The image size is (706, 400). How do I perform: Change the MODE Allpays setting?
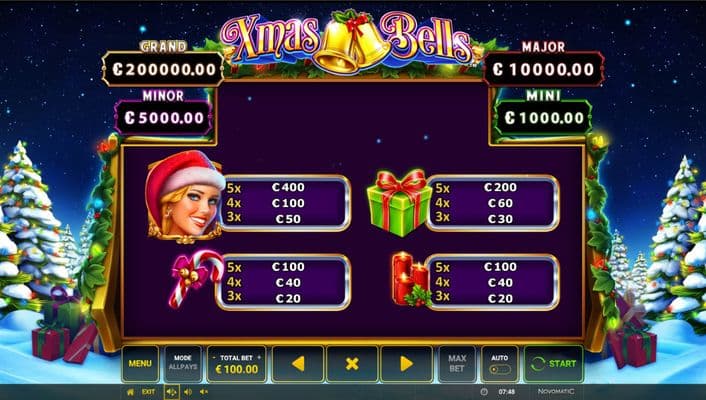pos(182,363)
